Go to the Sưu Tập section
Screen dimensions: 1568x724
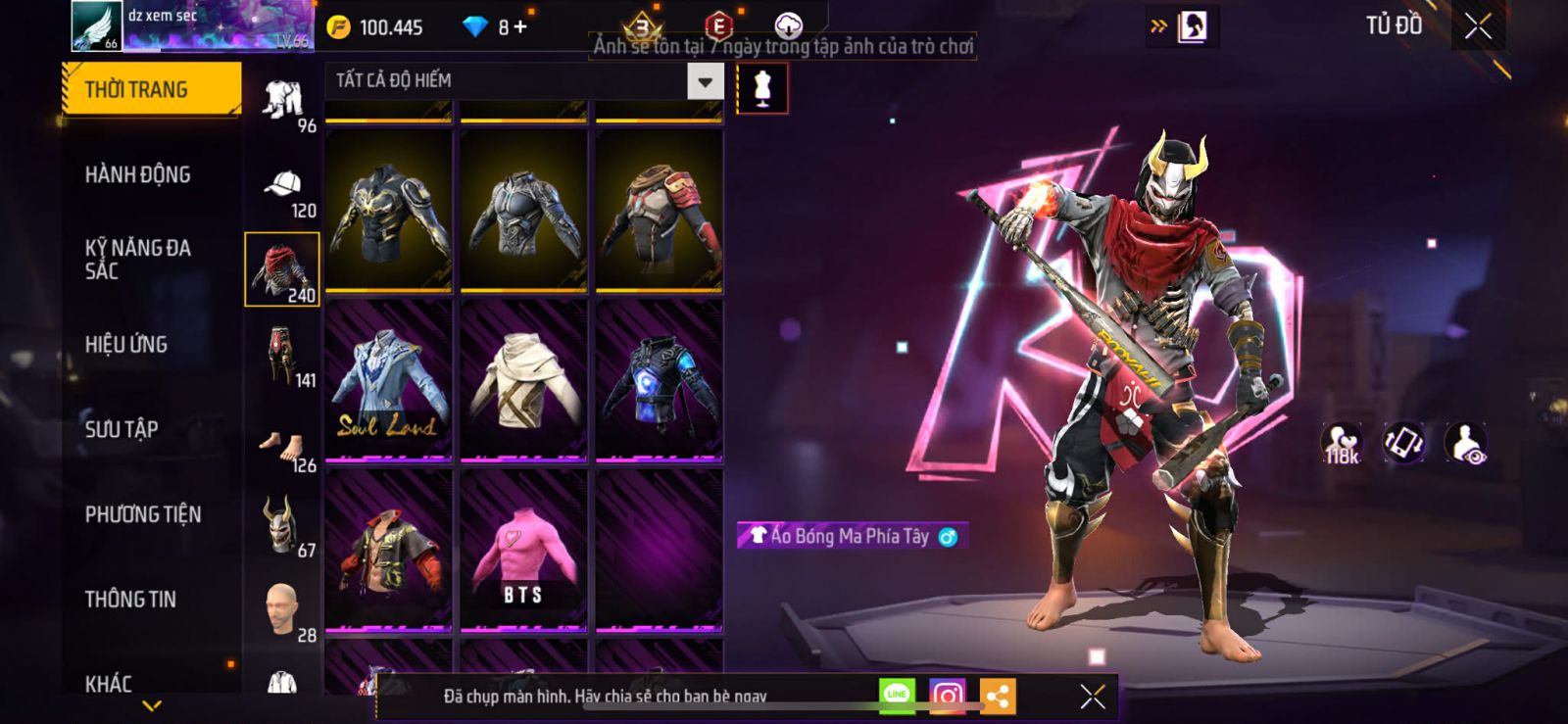point(122,429)
